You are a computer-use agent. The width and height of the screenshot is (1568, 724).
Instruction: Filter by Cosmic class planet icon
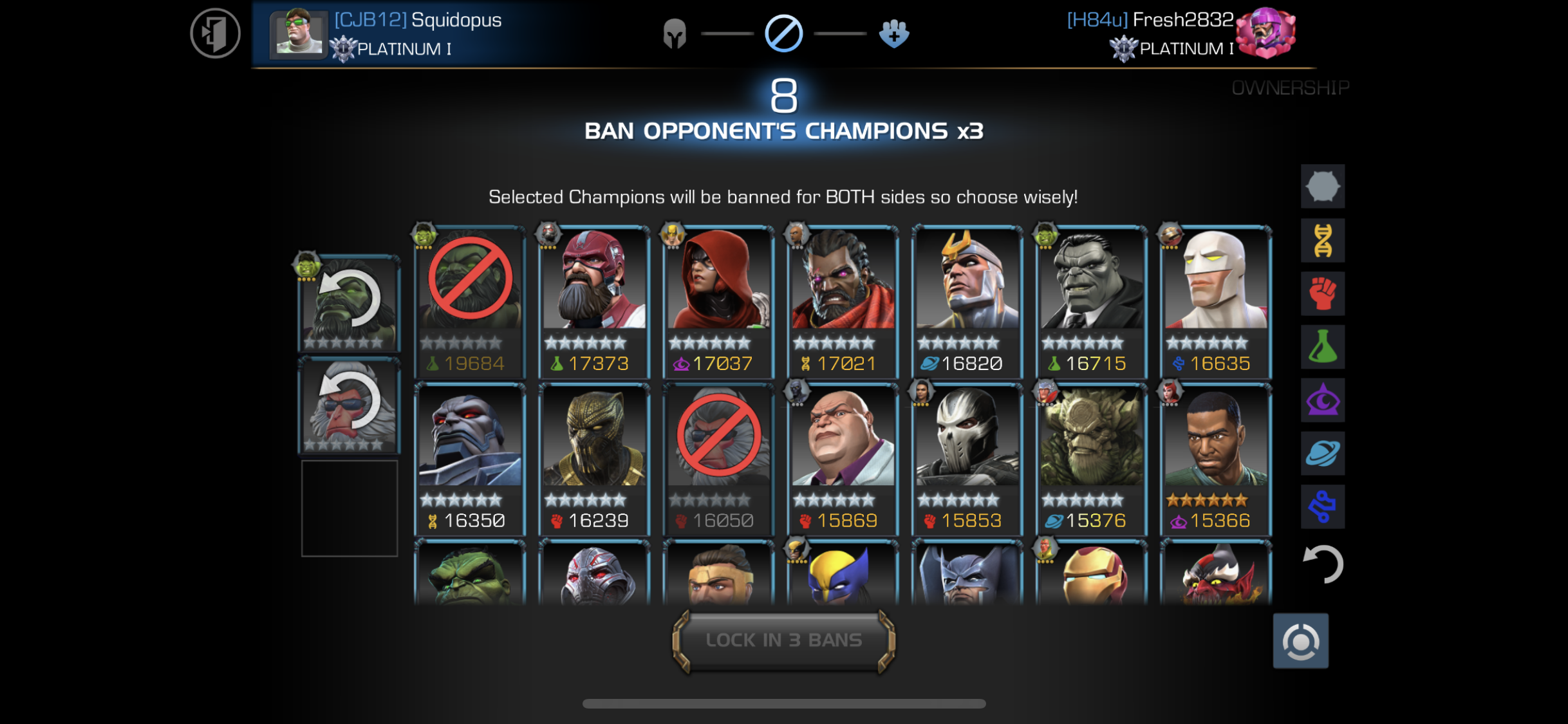1323,452
